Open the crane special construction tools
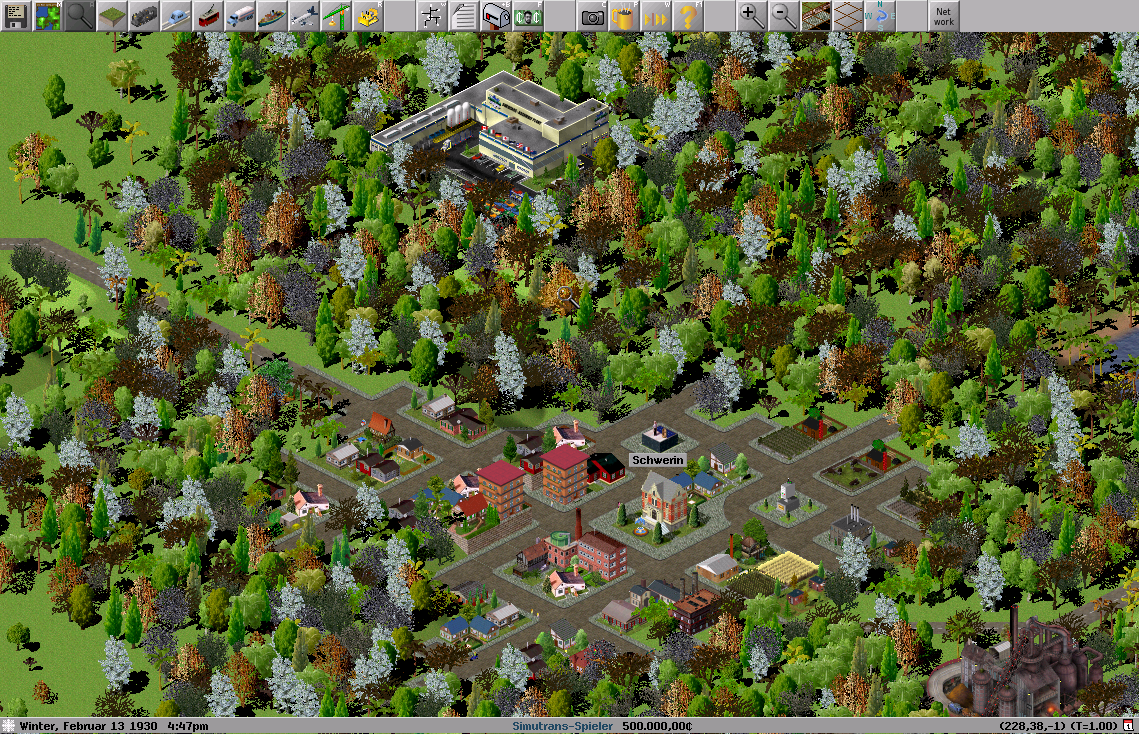1139x734 pixels. (336, 16)
